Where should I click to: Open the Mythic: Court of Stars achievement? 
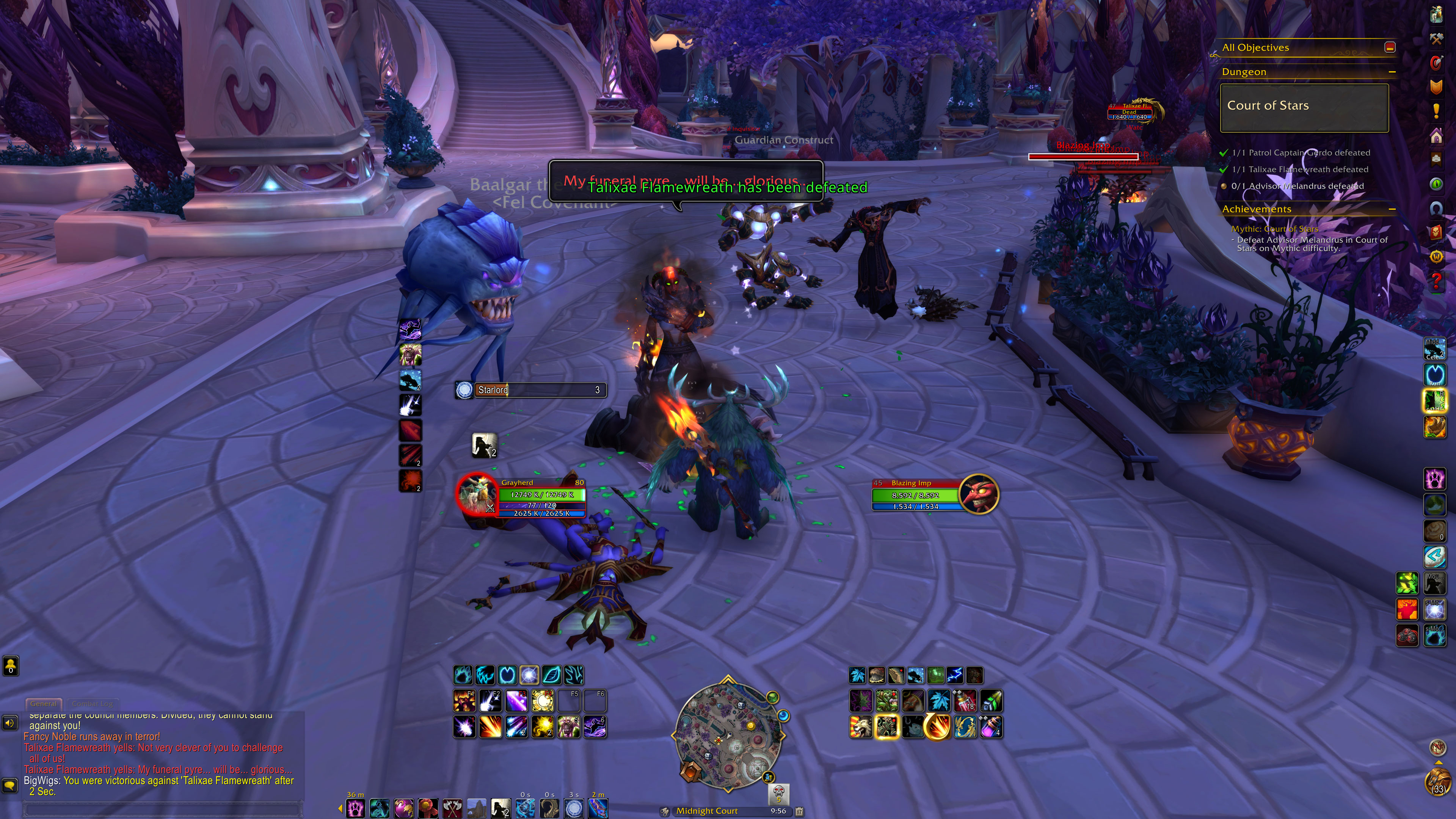1274,229
